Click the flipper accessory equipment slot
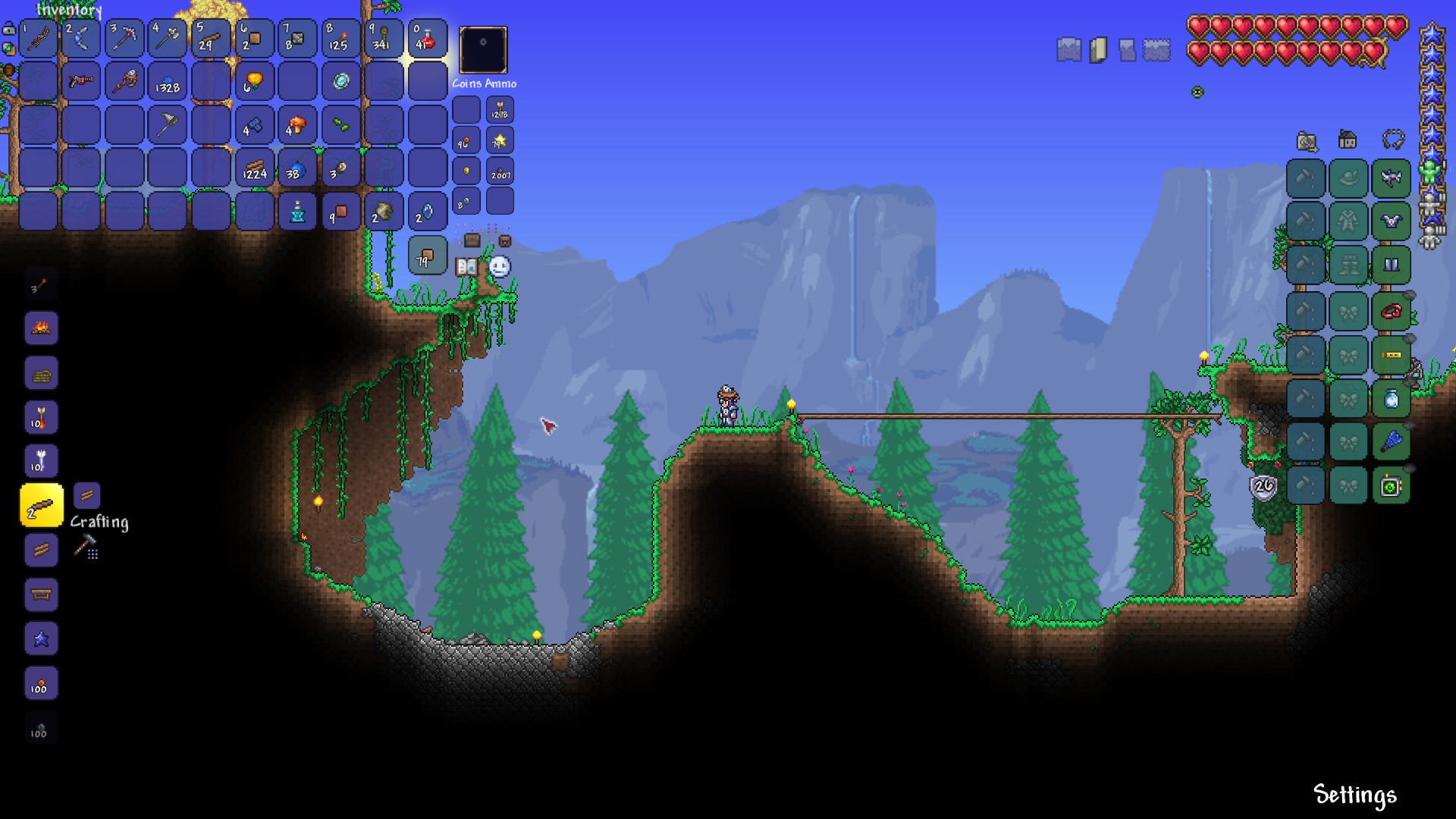Viewport: 1456px width, 819px height. point(1391,441)
